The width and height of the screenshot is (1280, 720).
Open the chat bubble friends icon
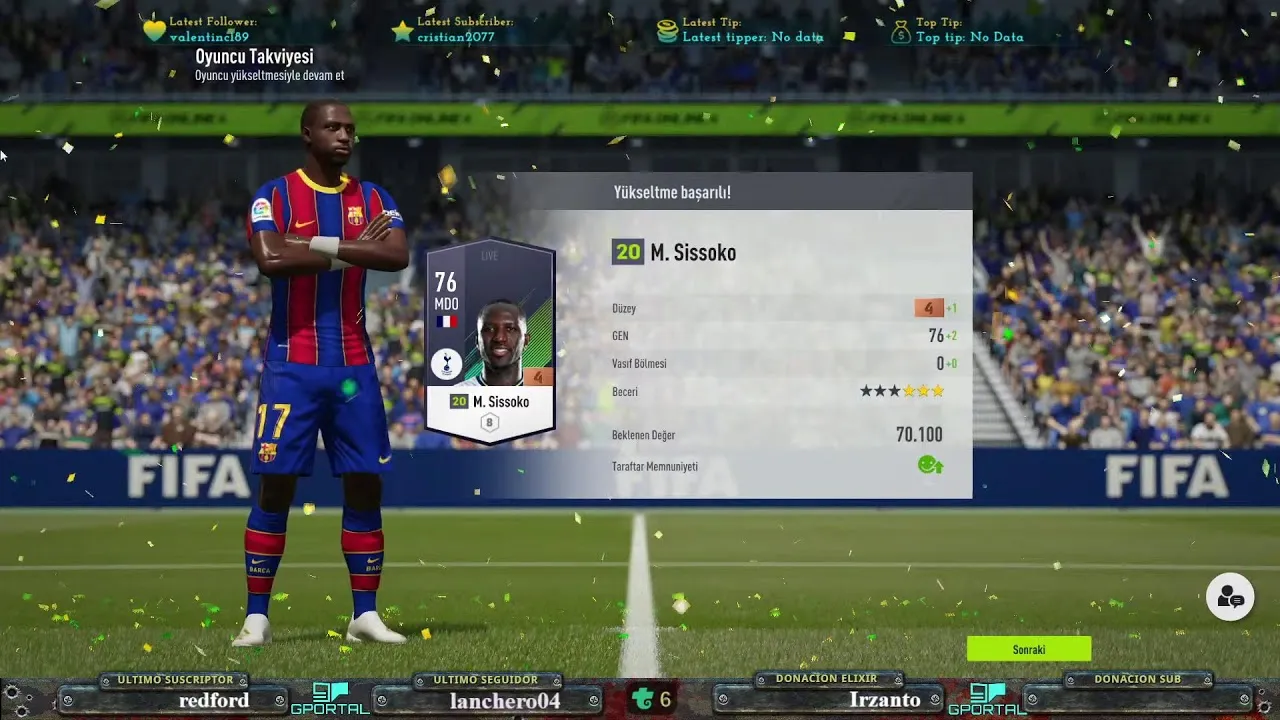[x=1230, y=597]
